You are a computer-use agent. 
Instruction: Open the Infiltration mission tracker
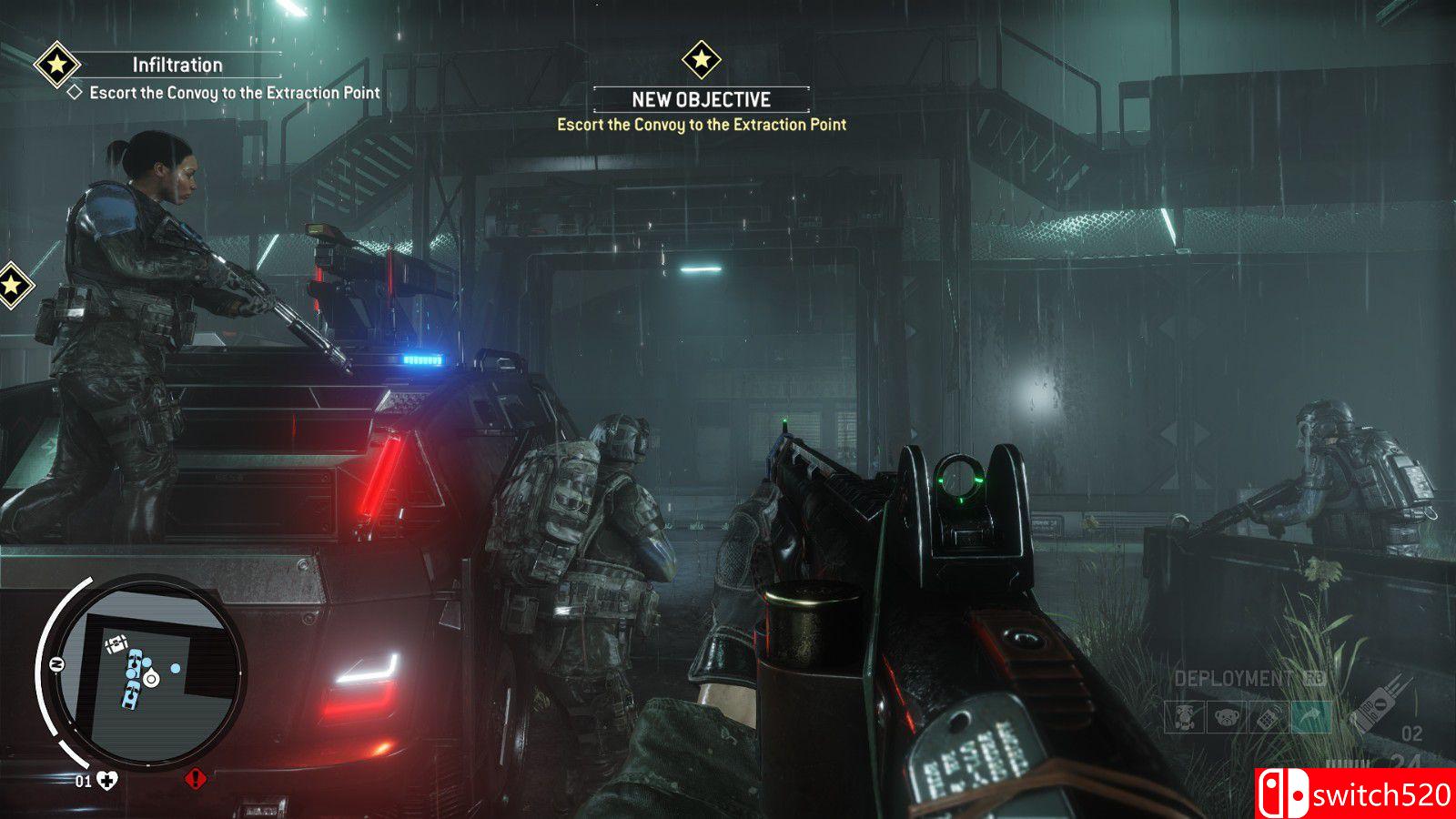(177, 65)
